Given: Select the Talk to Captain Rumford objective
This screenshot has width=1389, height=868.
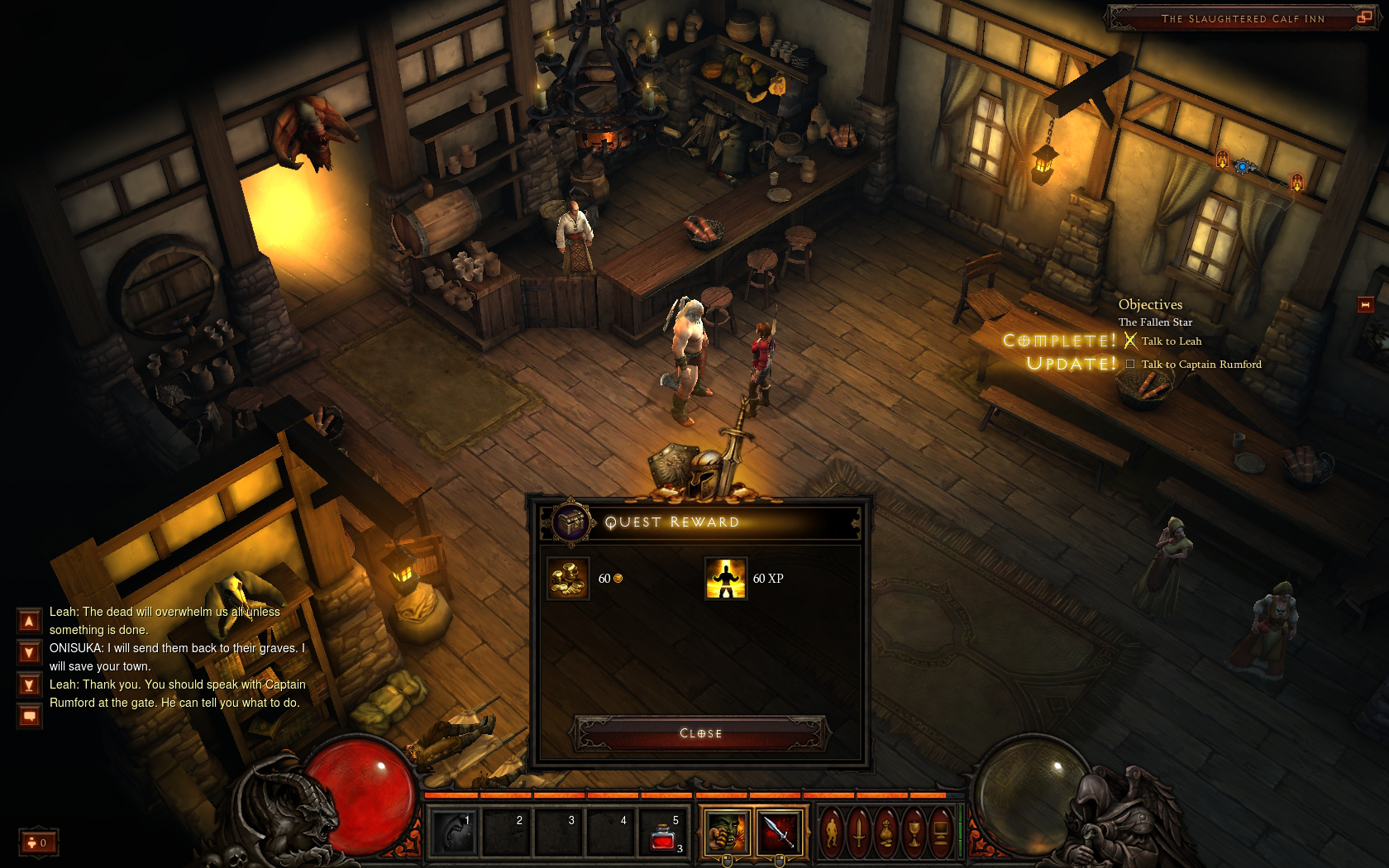Looking at the screenshot, I should (x=1200, y=365).
